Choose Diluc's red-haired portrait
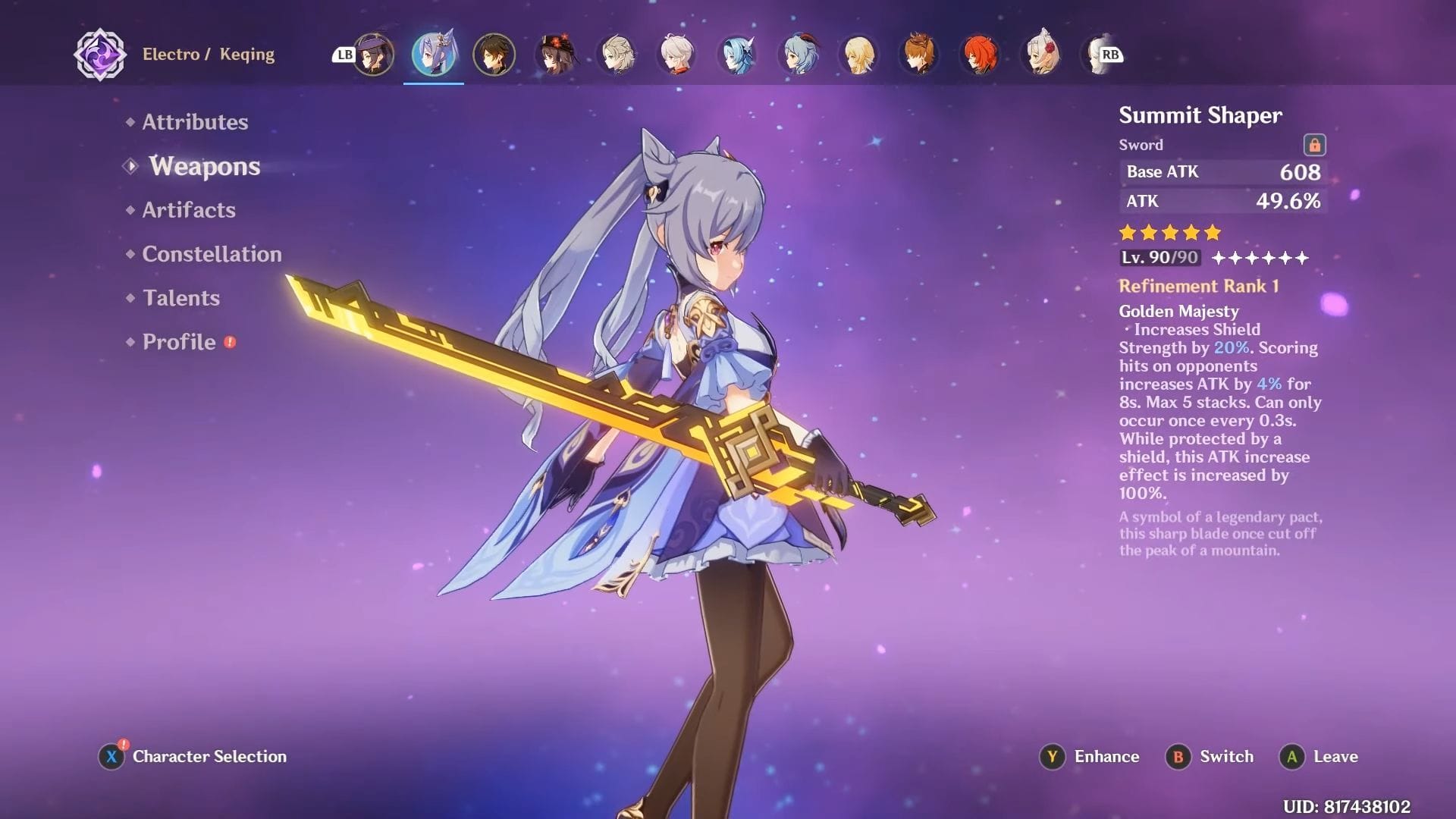Screen dimensions: 1456x819 click(980, 55)
